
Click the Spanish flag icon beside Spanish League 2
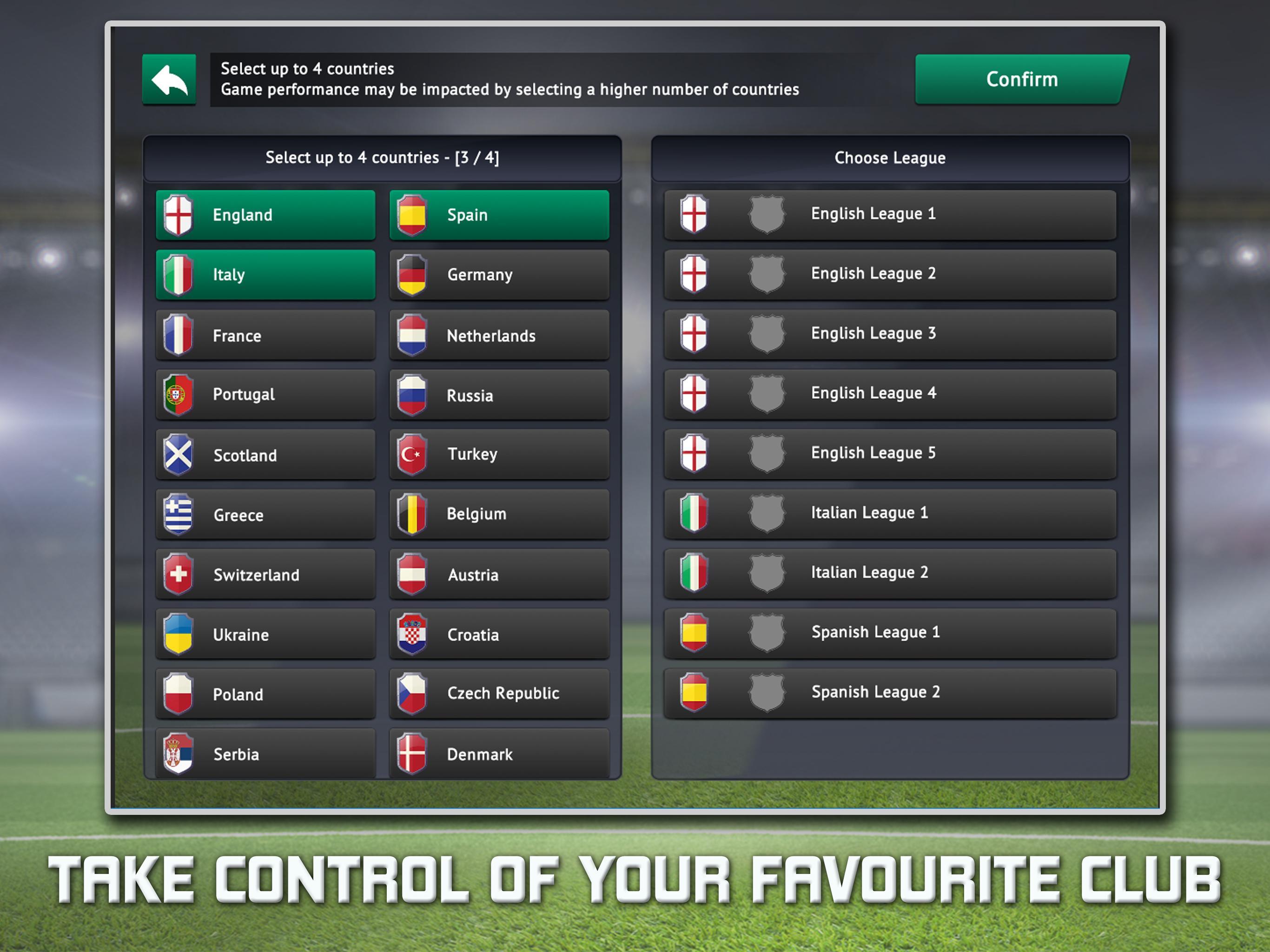point(695,692)
